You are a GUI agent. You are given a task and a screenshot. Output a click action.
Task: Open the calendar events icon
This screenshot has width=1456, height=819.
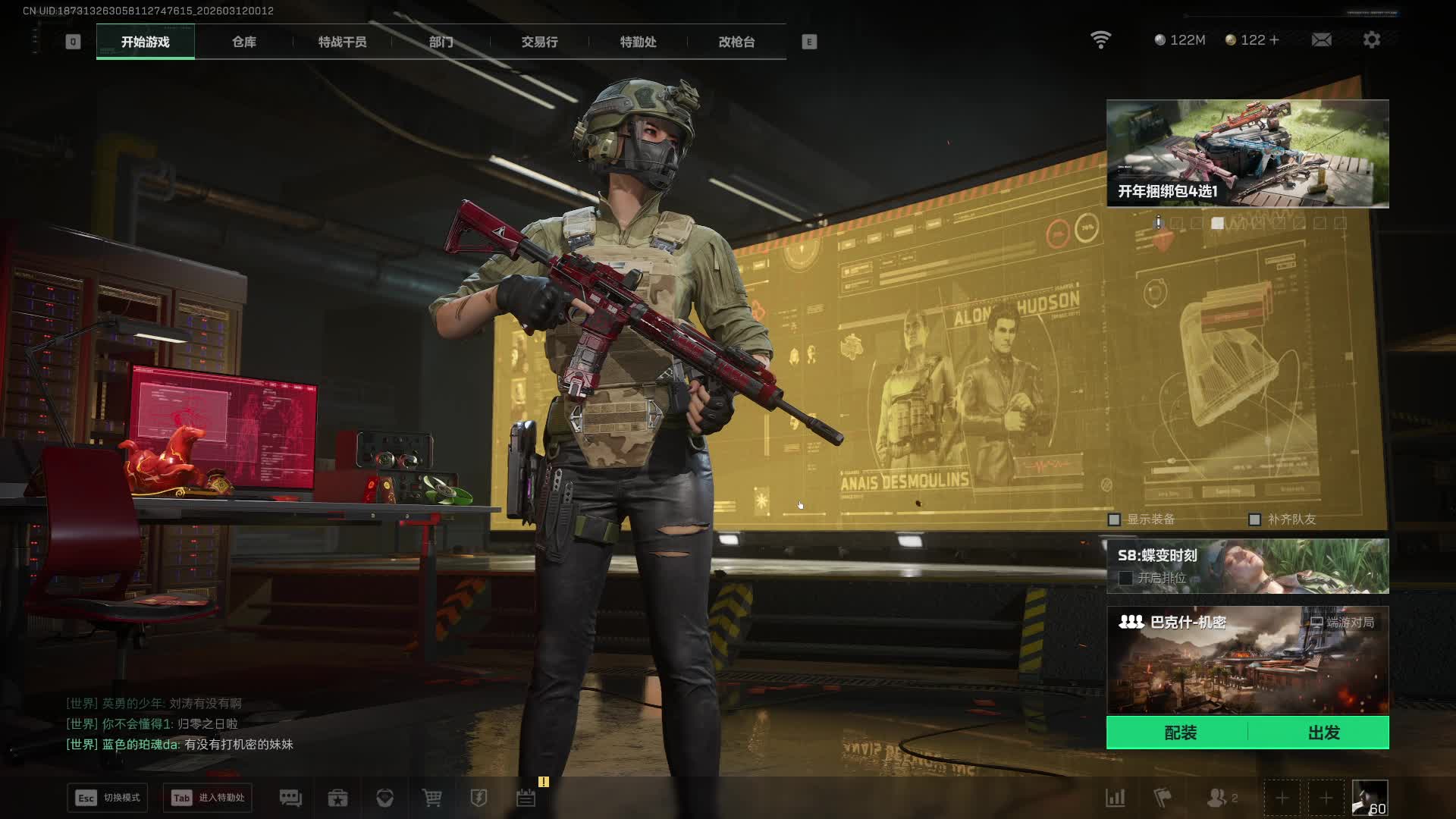(x=526, y=798)
